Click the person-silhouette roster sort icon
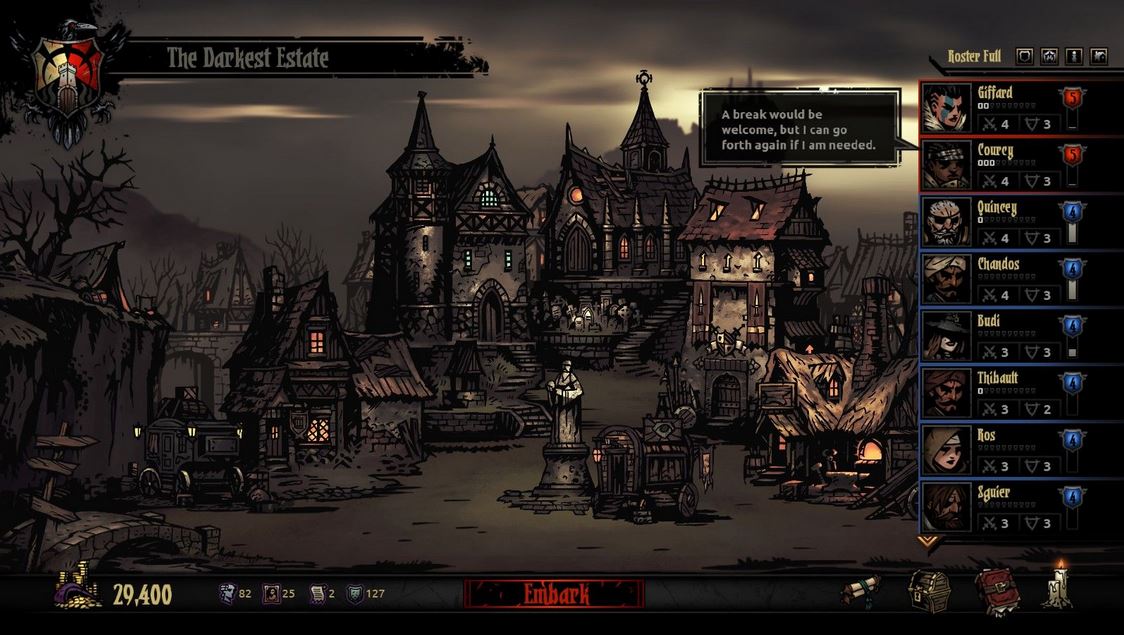1124x635 pixels. 1074,56
